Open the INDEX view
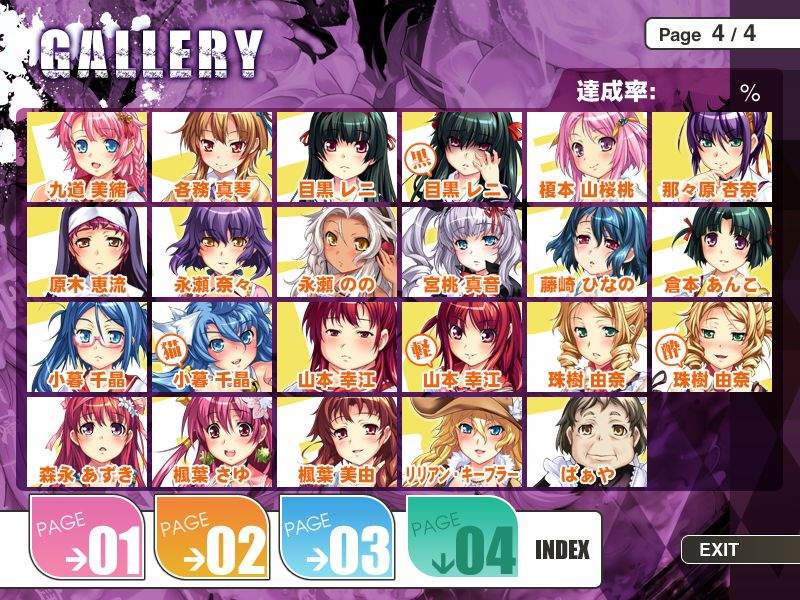The image size is (800, 600). (x=562, y=549)
